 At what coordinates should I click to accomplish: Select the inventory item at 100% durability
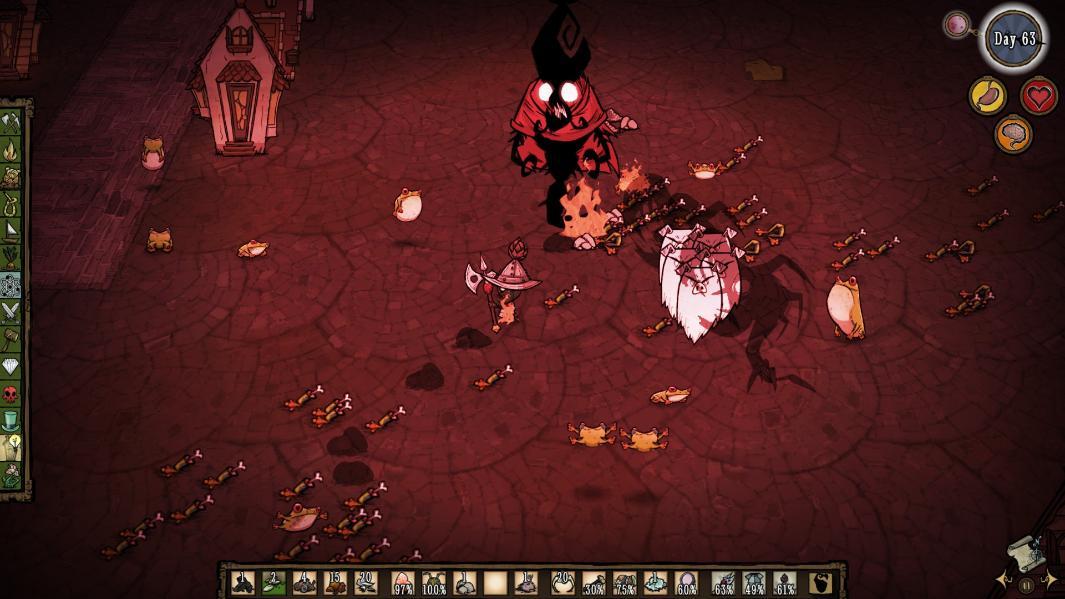click(x=433, y=582)
